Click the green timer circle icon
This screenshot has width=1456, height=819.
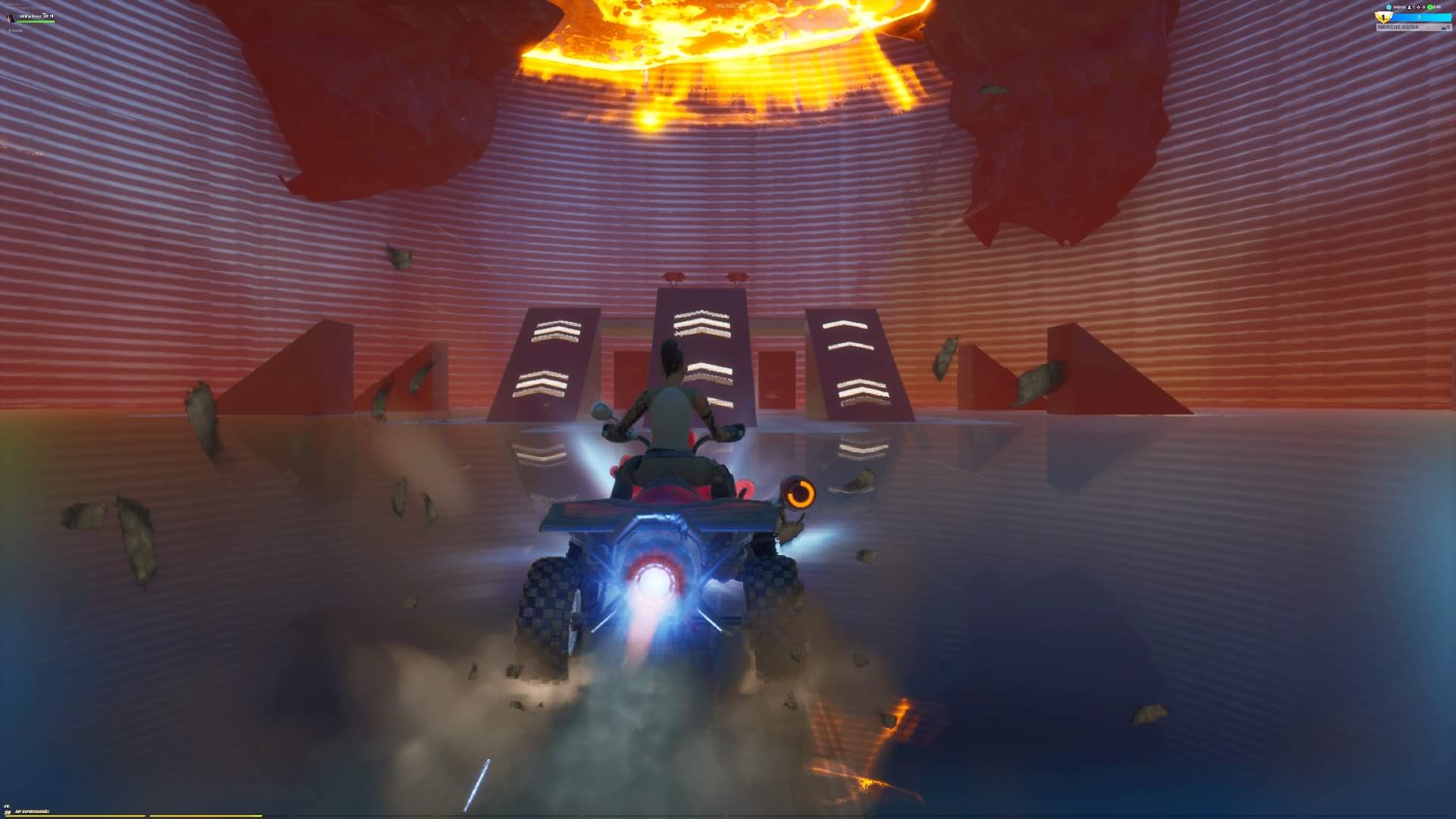(x=1432, y=7)
